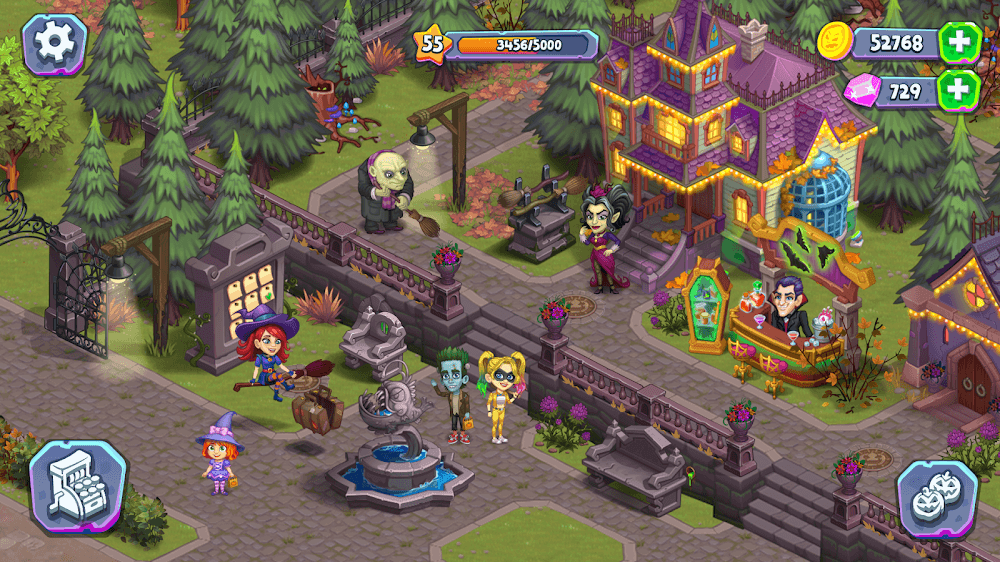Open the cash register shop button
1000x562 pixels.
coord(77,488)
